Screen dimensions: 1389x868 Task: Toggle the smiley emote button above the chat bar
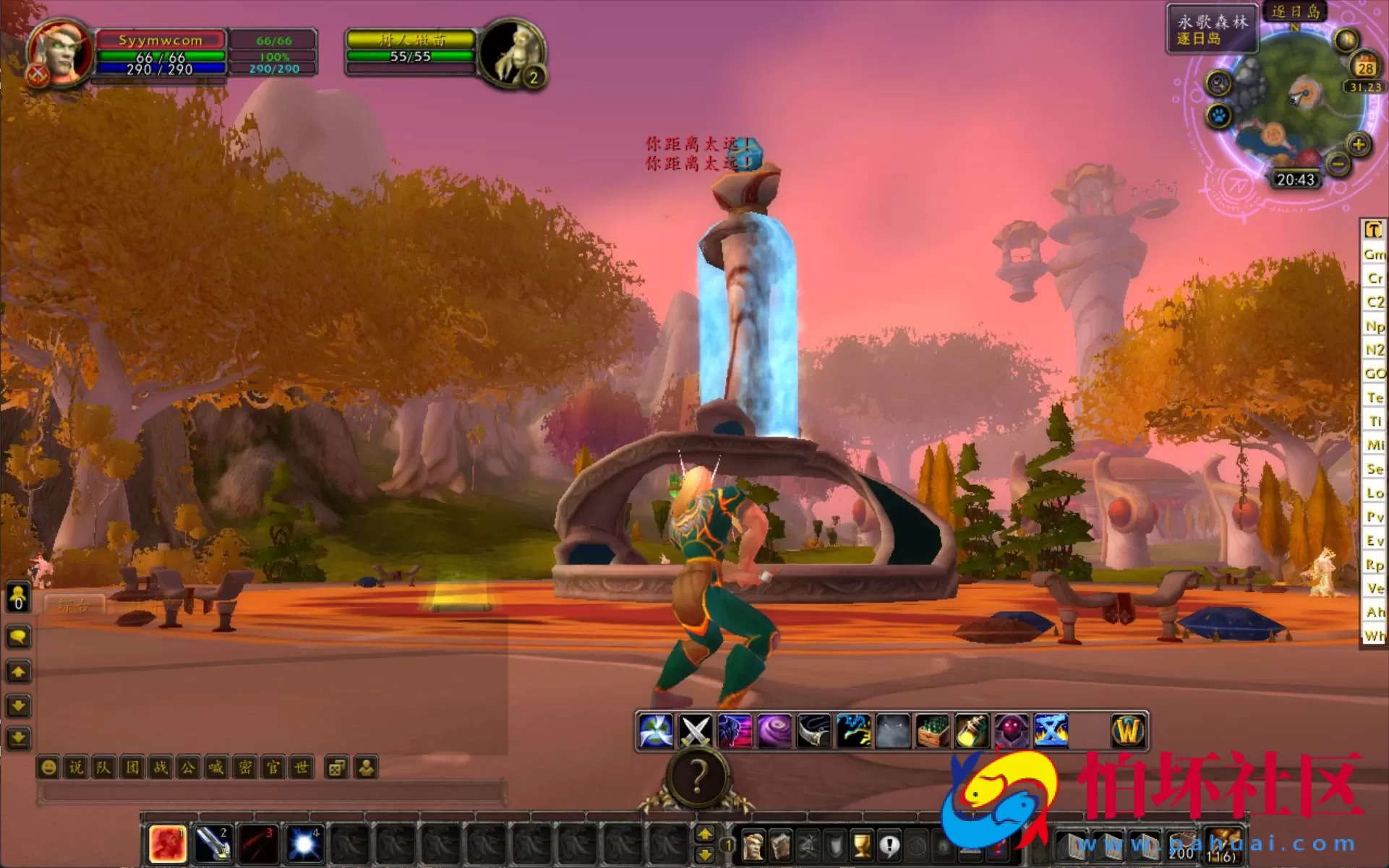tap(49, 768)
